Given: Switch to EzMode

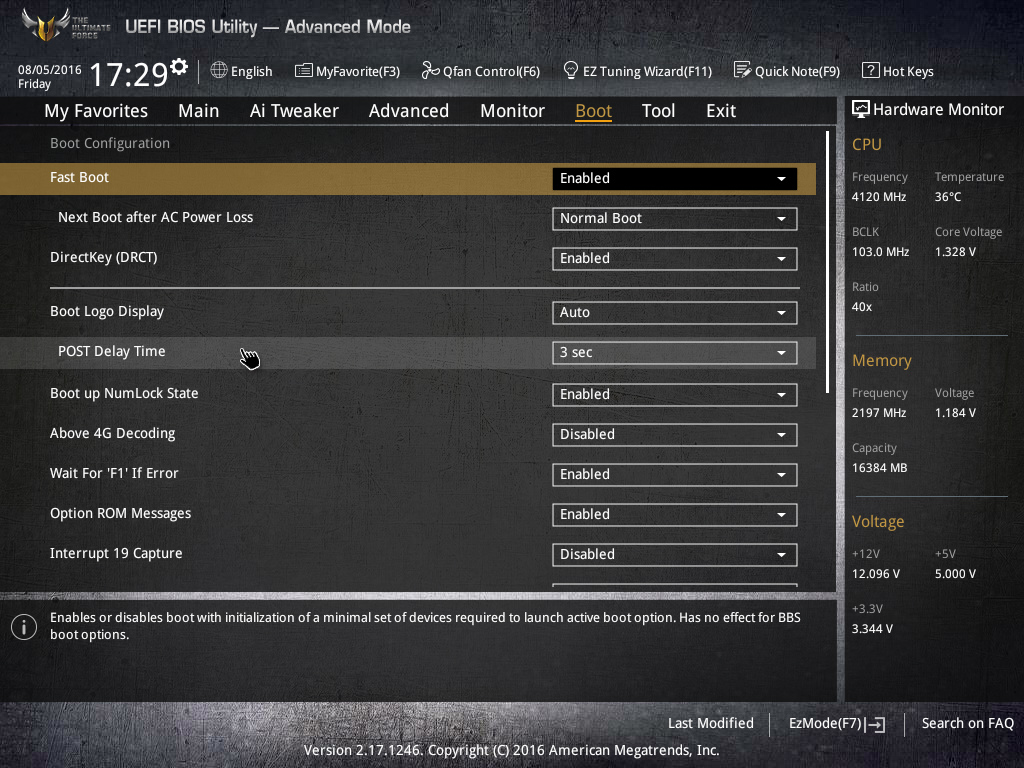Looking at the screenshot, I should tap(836, 724).
